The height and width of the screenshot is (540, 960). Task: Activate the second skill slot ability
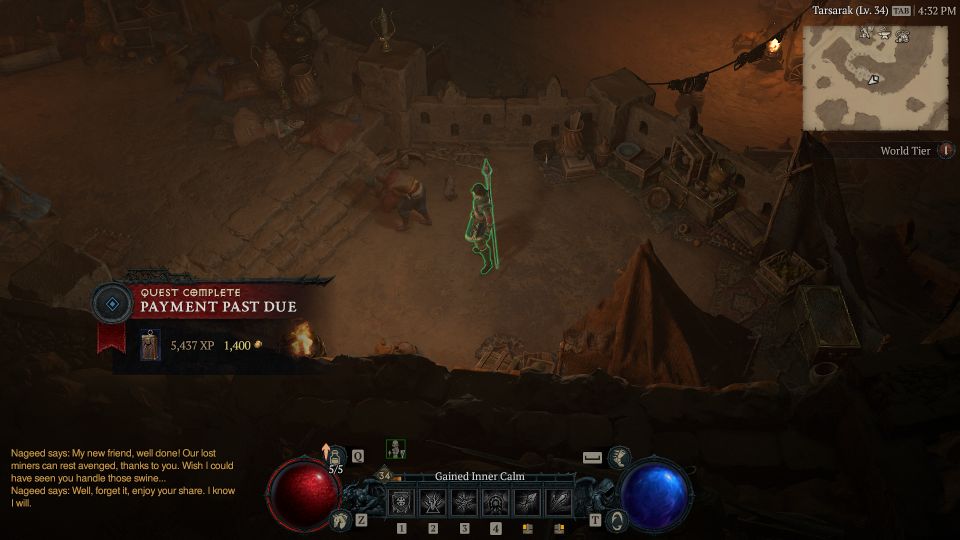click(433, 502)
